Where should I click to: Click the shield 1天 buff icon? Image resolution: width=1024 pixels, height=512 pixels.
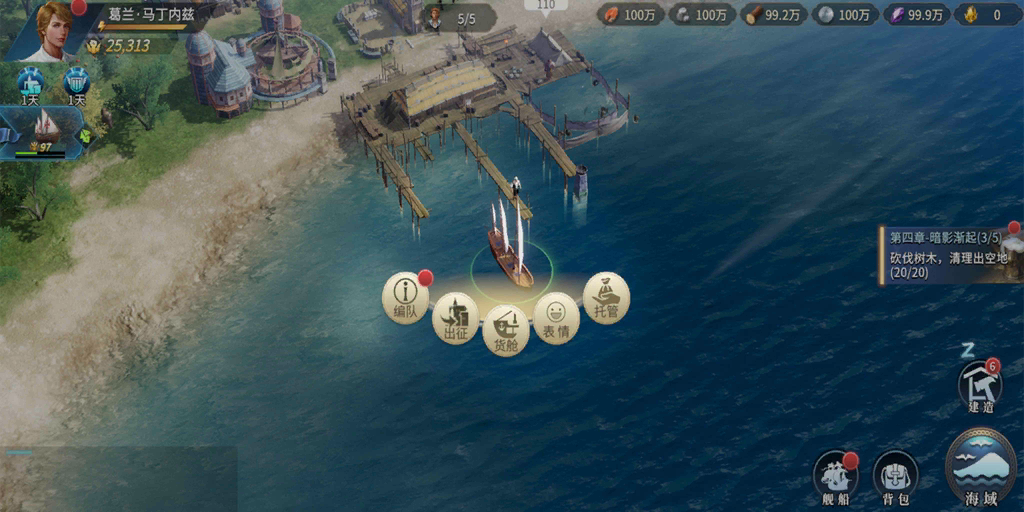click(x=77, y=84)
